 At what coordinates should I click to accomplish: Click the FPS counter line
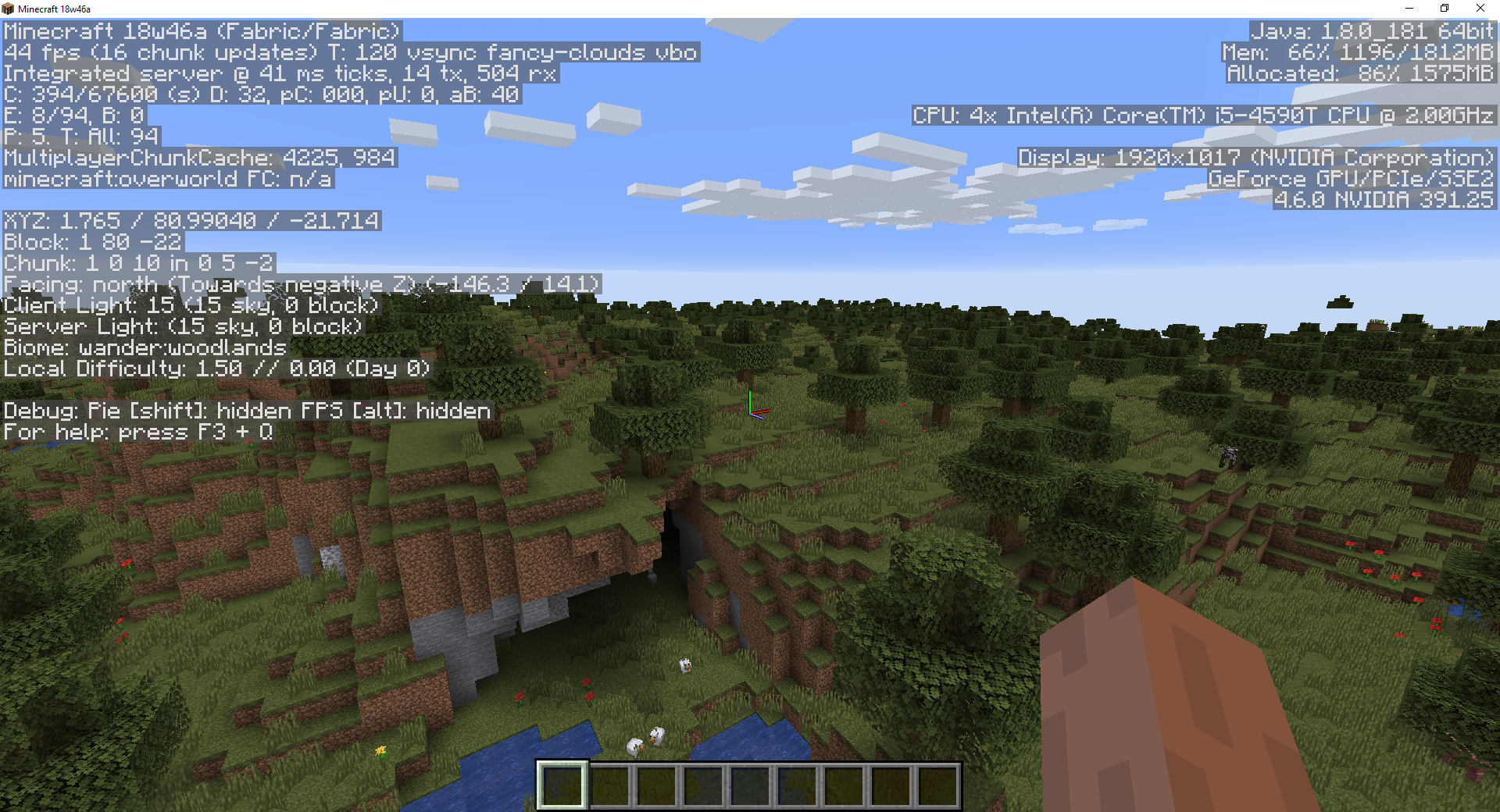point(352,53)
